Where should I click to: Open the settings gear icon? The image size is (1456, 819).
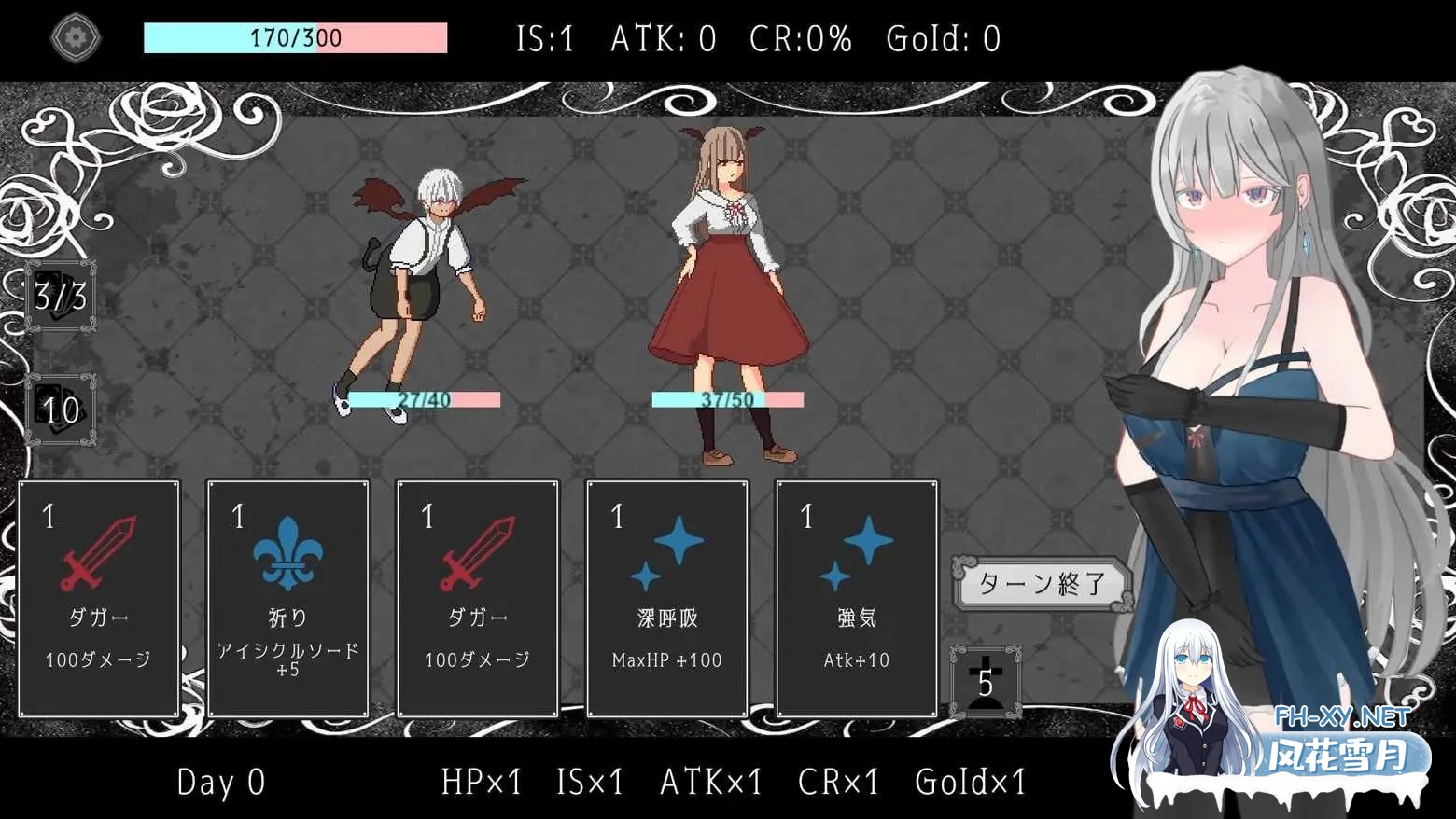75,37
